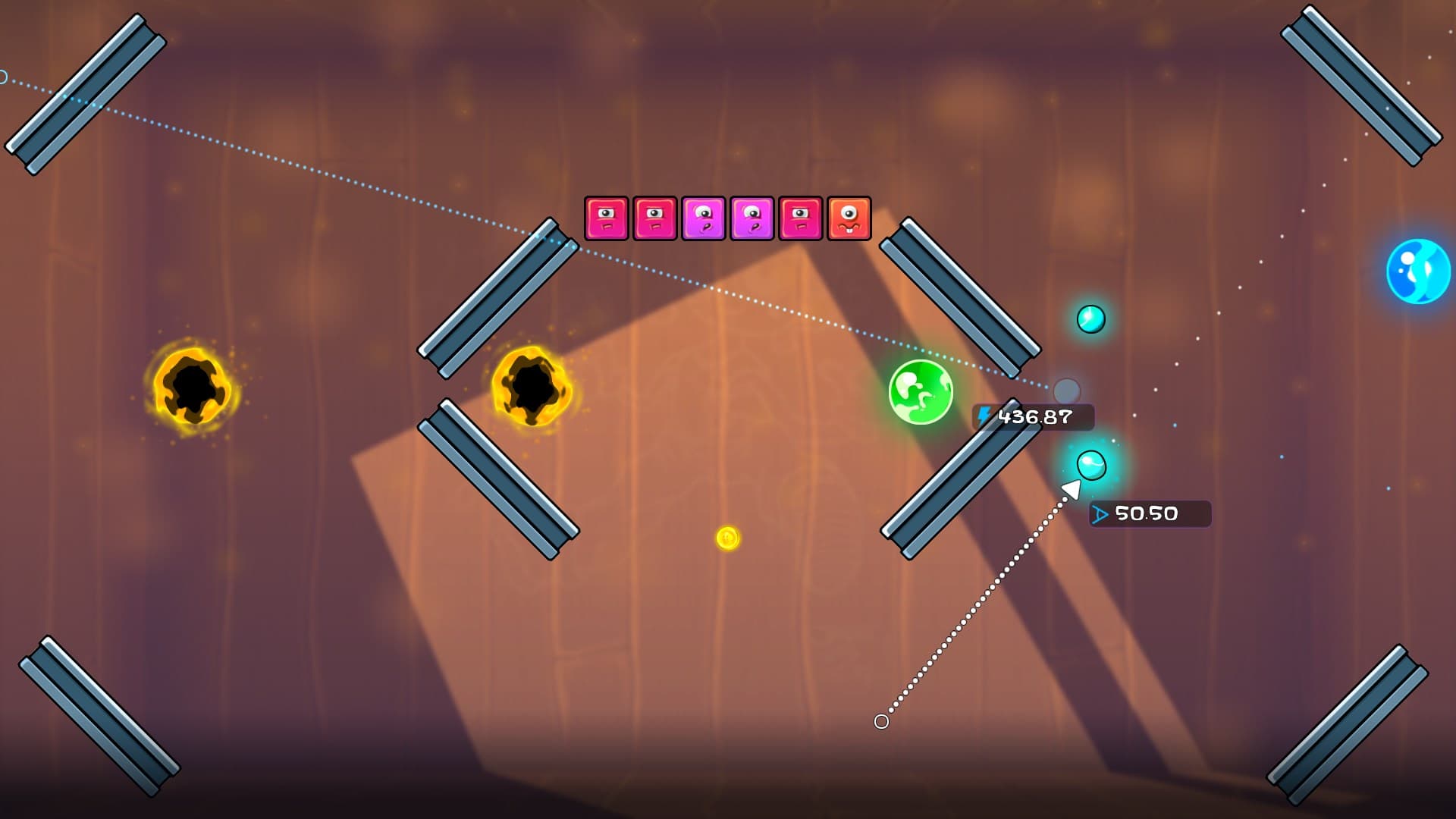Click the large blue portal on the right edge
This screenshot has width=1456, height=819.
pyautogui.click(x=1420, y=269)
